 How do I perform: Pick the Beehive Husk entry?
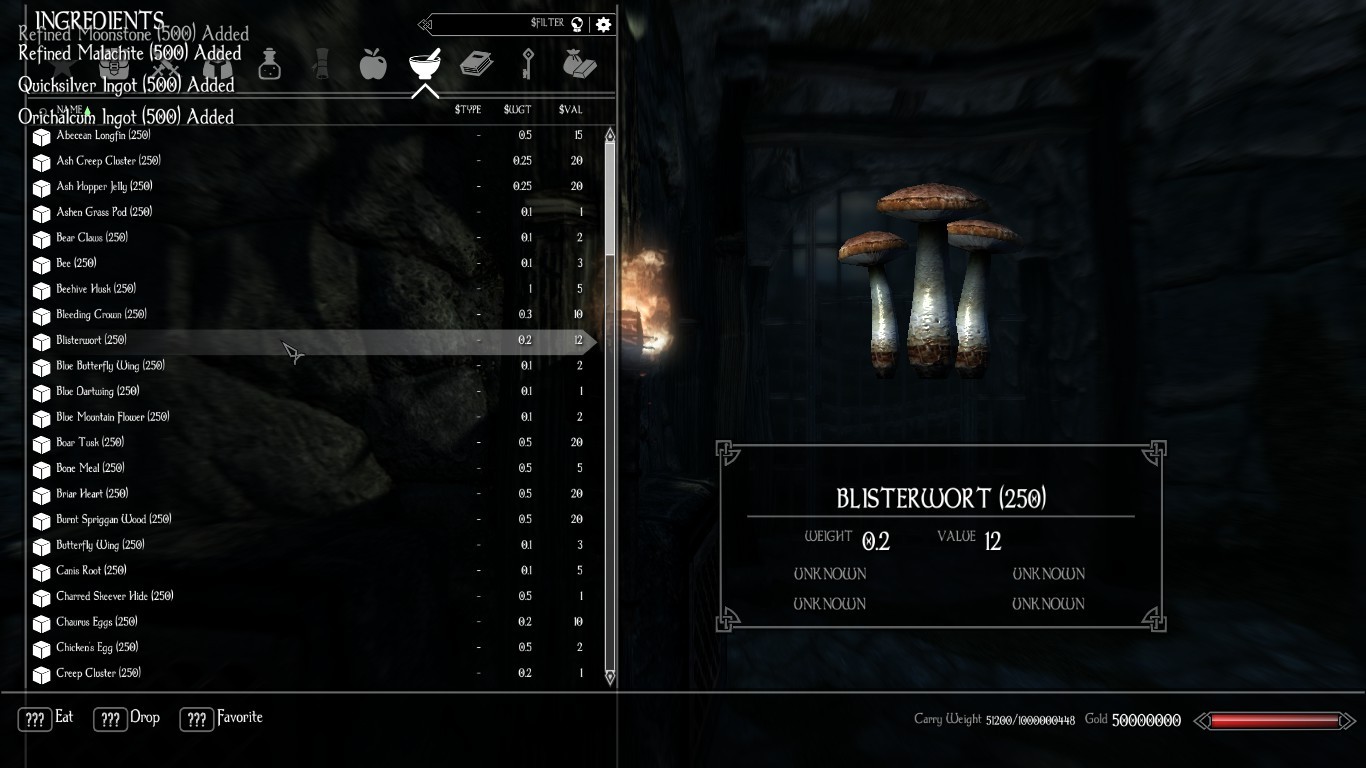[x=96, y=289]
